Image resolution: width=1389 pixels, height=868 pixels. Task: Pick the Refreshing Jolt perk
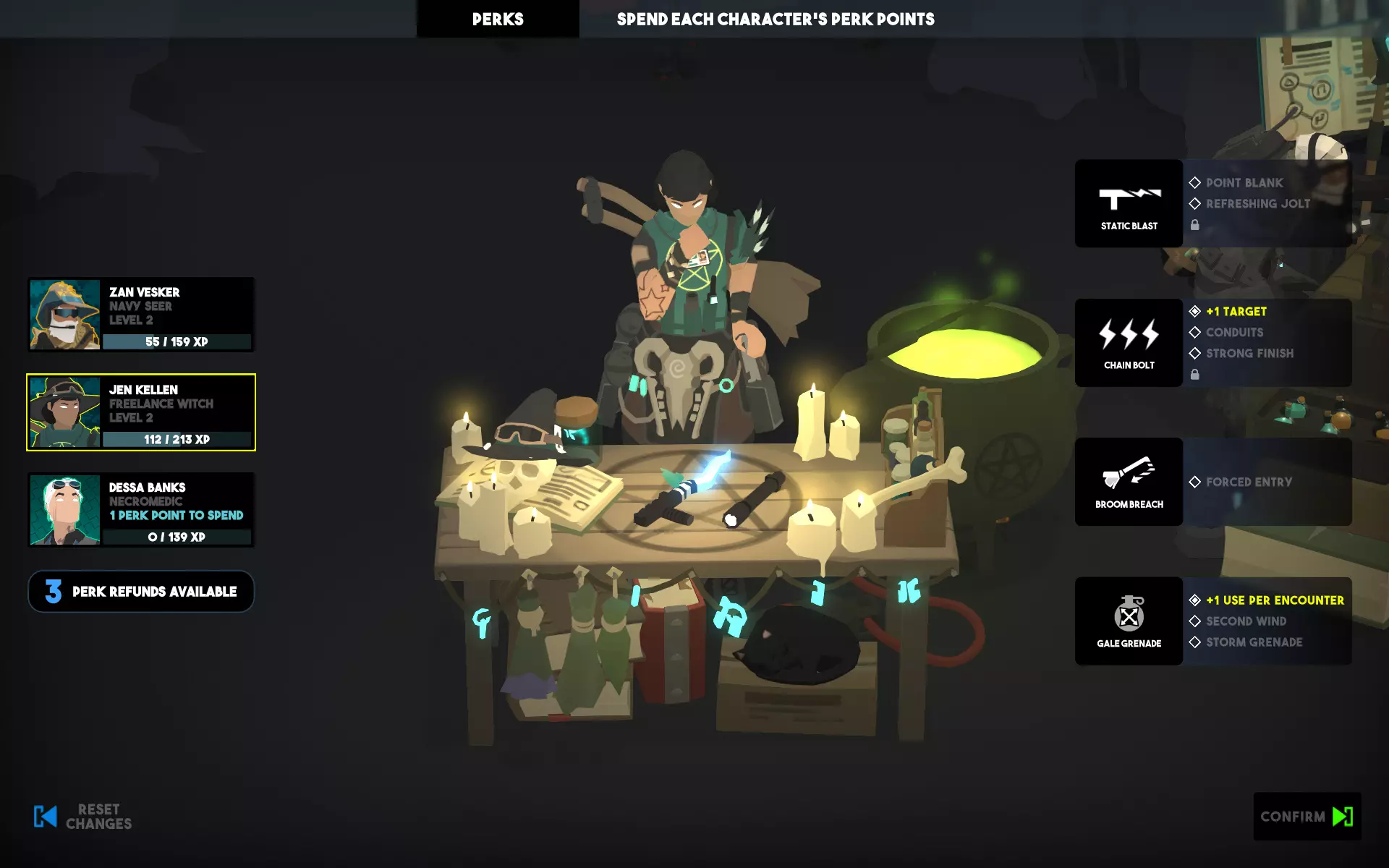(1257, 204)
